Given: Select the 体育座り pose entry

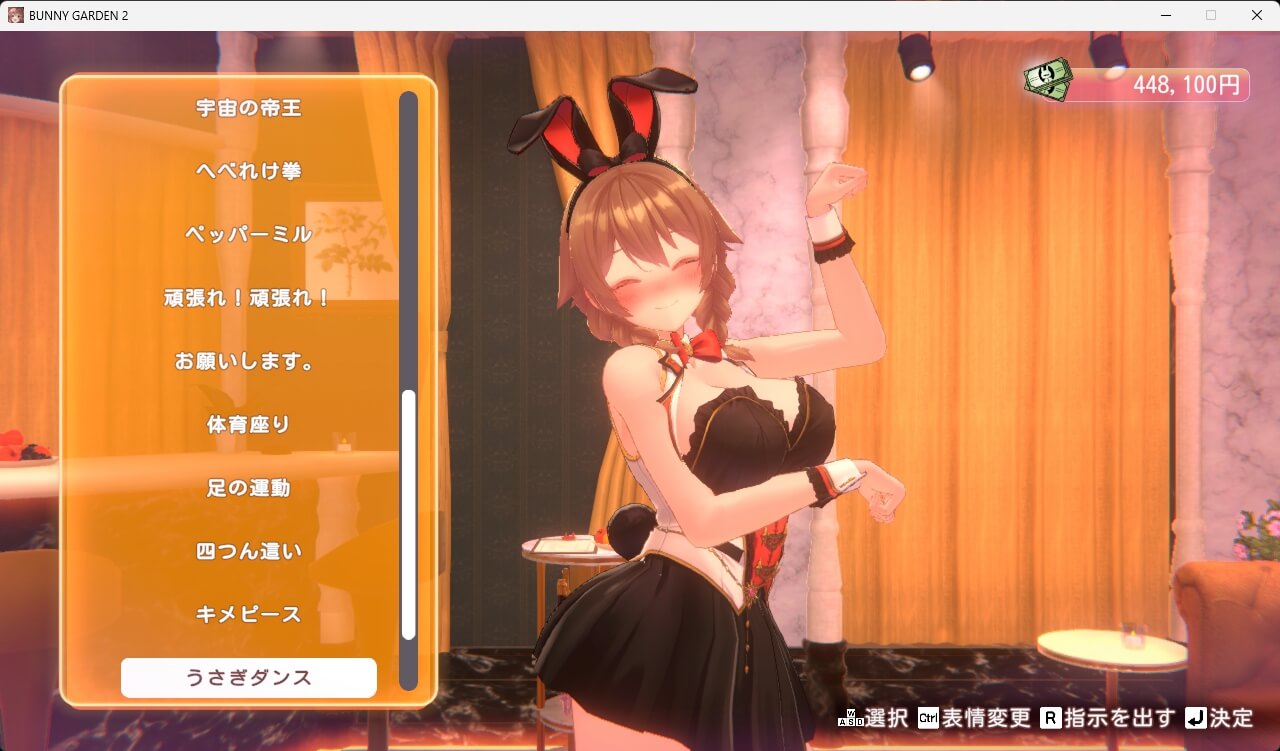Looking at the screenshot, I should (x=248, y=424).
